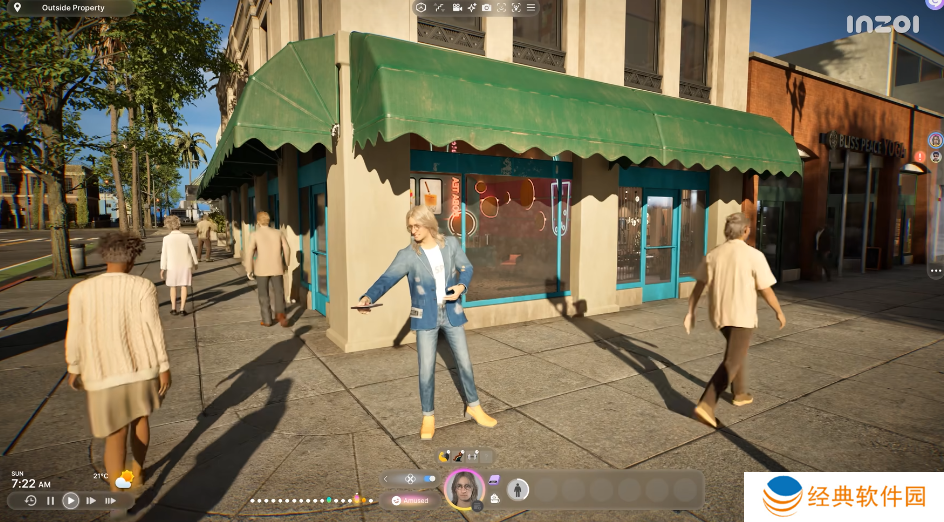
Task: Open the three-dot options on the right edge
Action: tap(935, 271)
